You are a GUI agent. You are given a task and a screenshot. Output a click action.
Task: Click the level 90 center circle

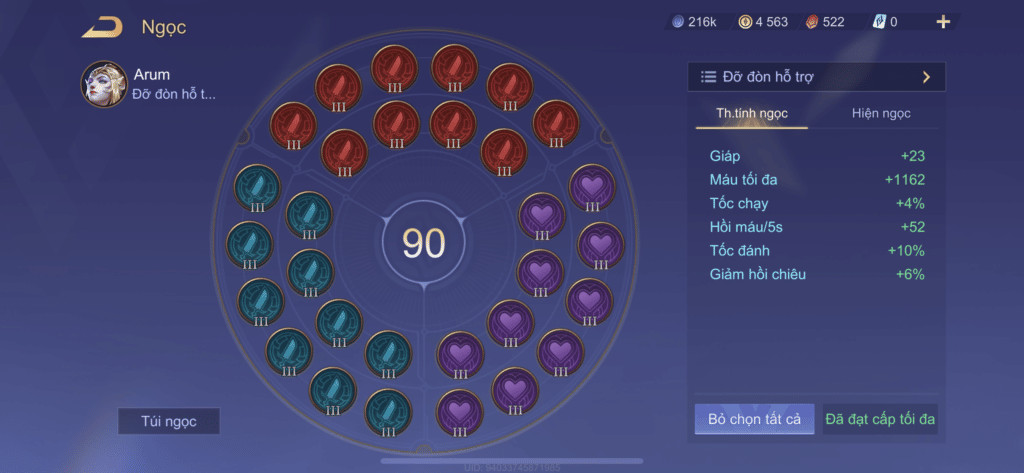tap(423, 243)
